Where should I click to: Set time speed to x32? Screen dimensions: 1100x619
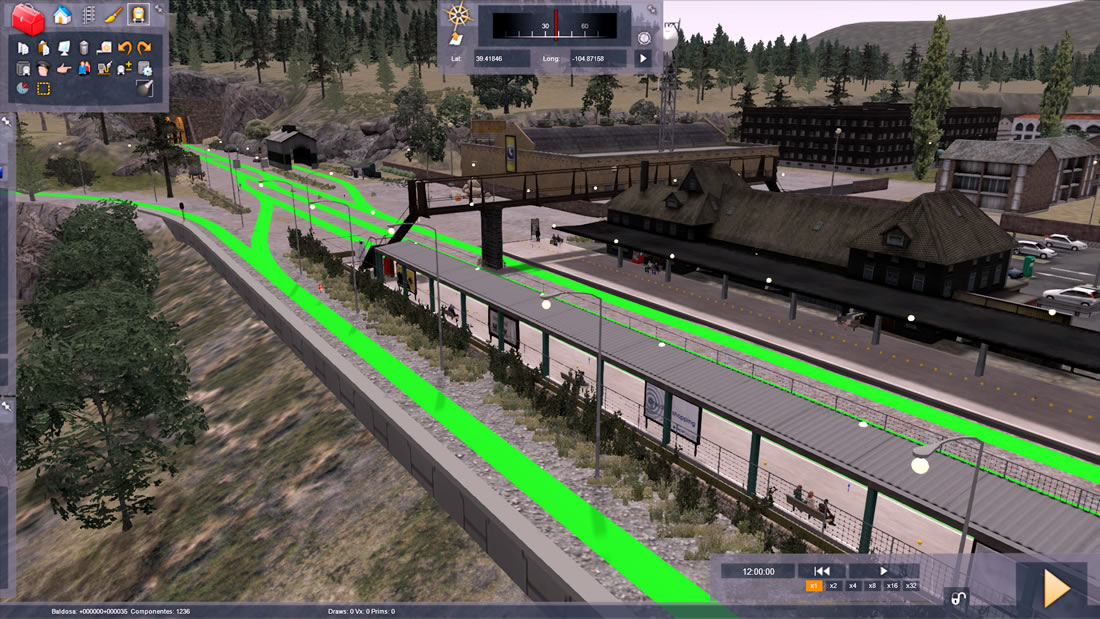[x=911, y=586]
